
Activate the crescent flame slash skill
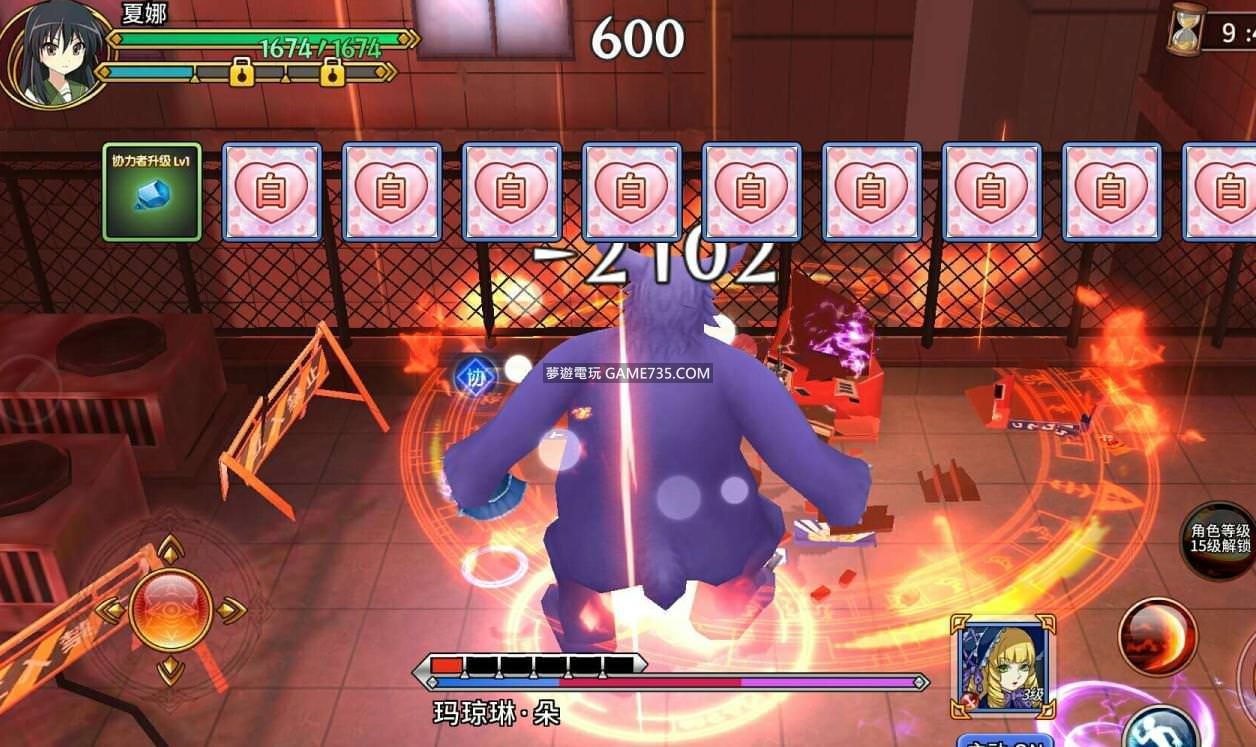point(1157,637)
